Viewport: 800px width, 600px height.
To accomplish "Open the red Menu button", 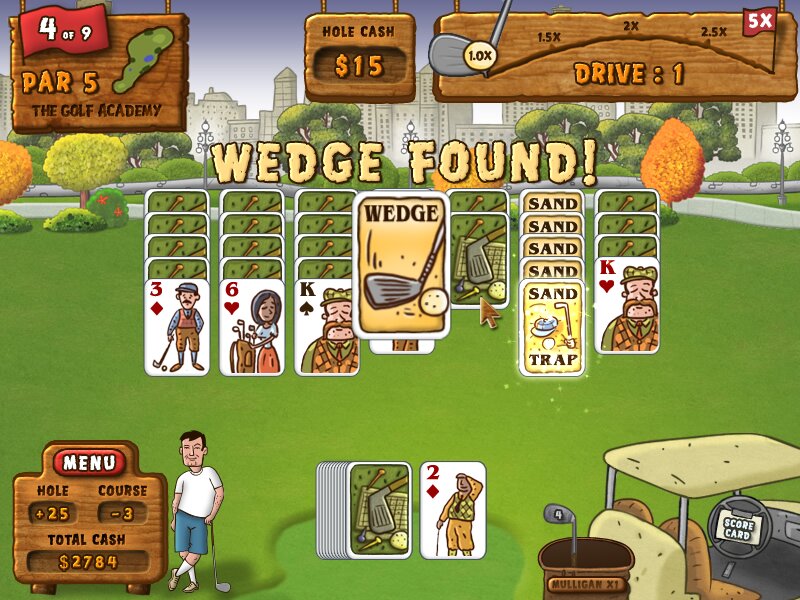I will coord(91,462).
